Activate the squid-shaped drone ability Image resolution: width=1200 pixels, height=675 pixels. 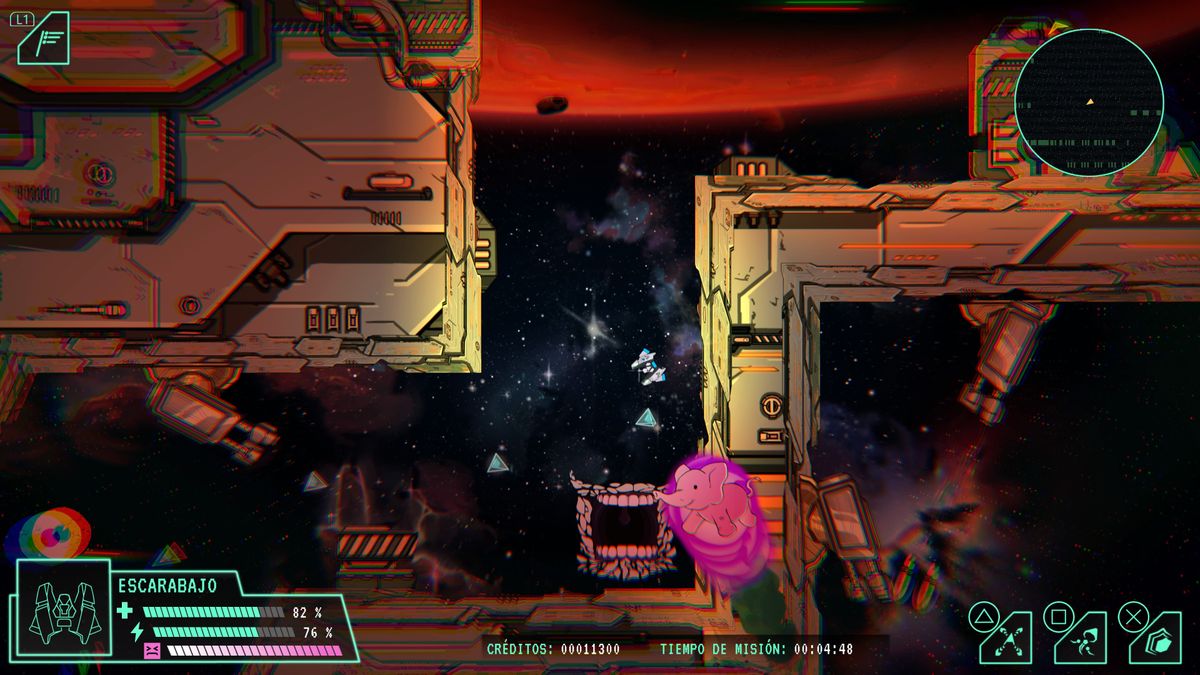tap(1080, 639)
